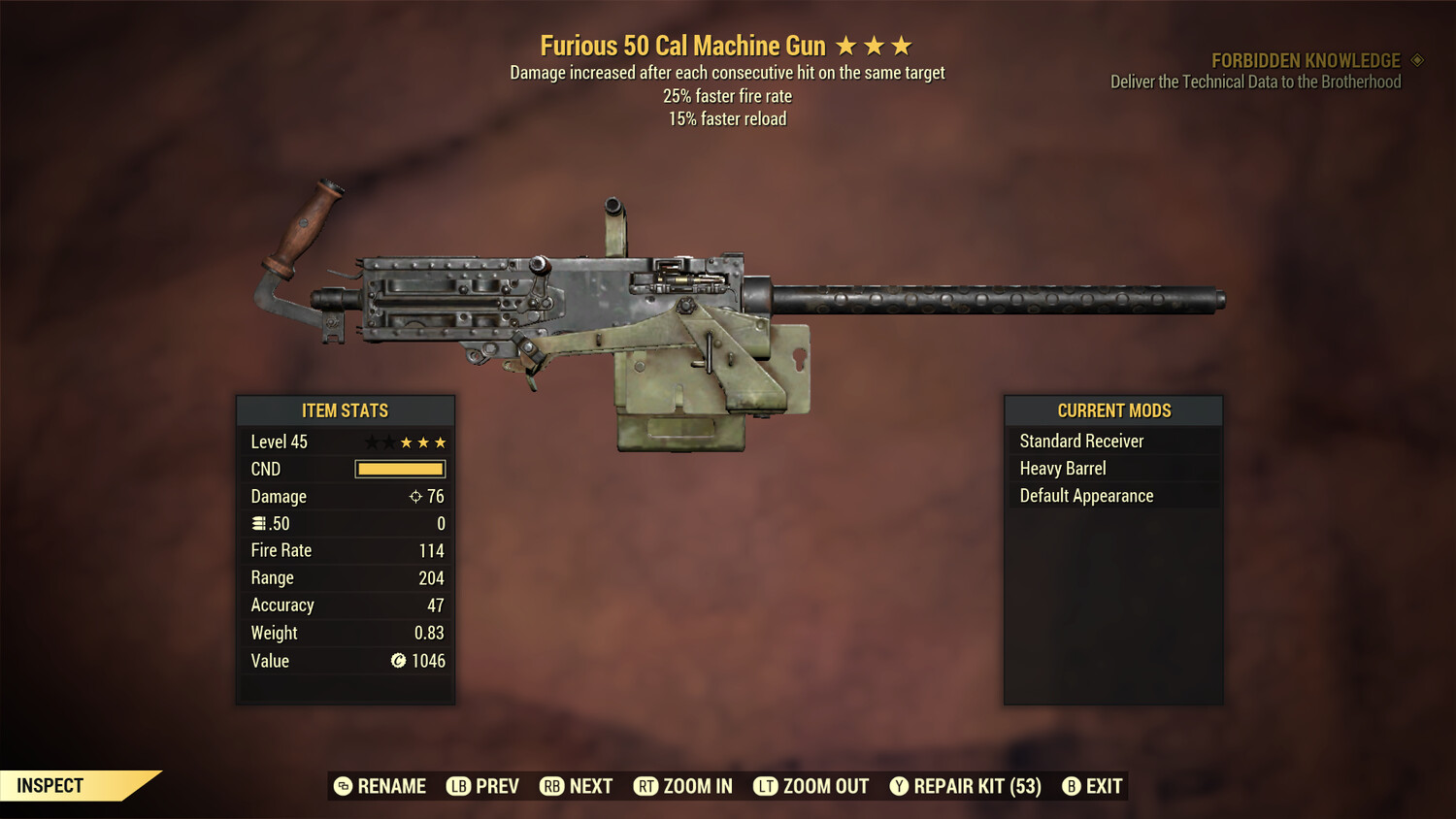Click the LT Zoom Out icon
Viewport: 1456px width, 819px height.
[x=765, y=786]
